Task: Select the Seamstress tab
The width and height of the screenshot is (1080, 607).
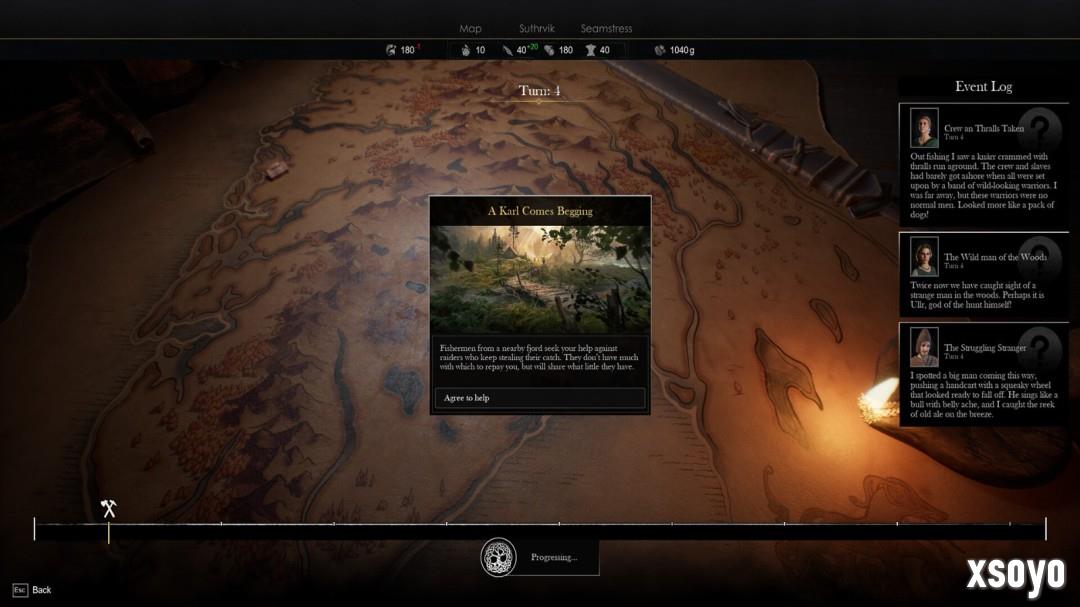Action: click(606, 29)
